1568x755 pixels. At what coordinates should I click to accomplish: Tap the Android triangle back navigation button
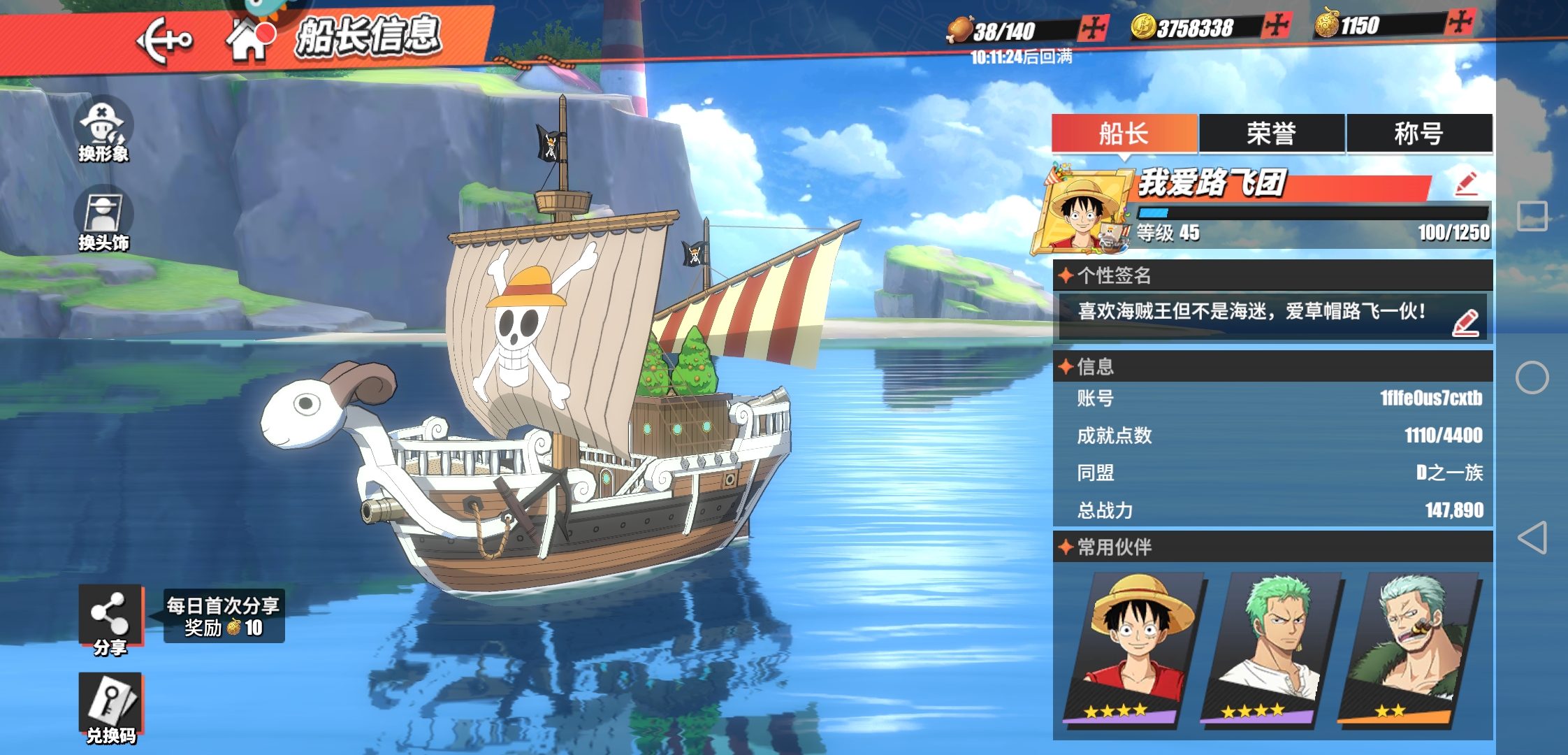tap(1532, 537)
